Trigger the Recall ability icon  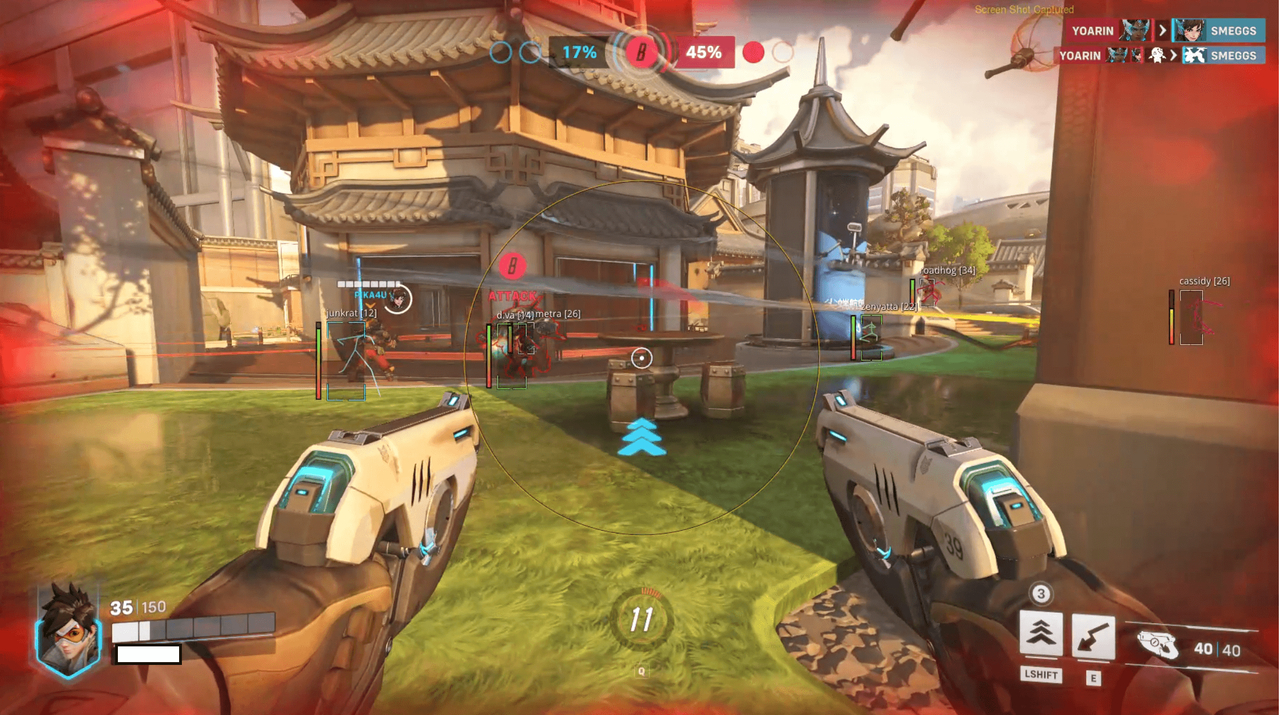click(x=1093, y=637)
